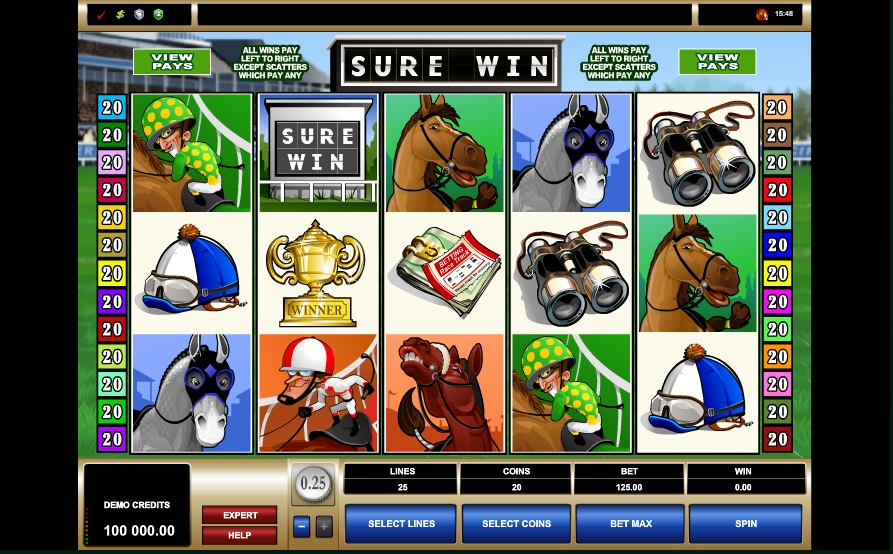Click the orange icon beside the clock
Image resolution: width=893 pixels, height=554 pixels.
coord(762,15)
